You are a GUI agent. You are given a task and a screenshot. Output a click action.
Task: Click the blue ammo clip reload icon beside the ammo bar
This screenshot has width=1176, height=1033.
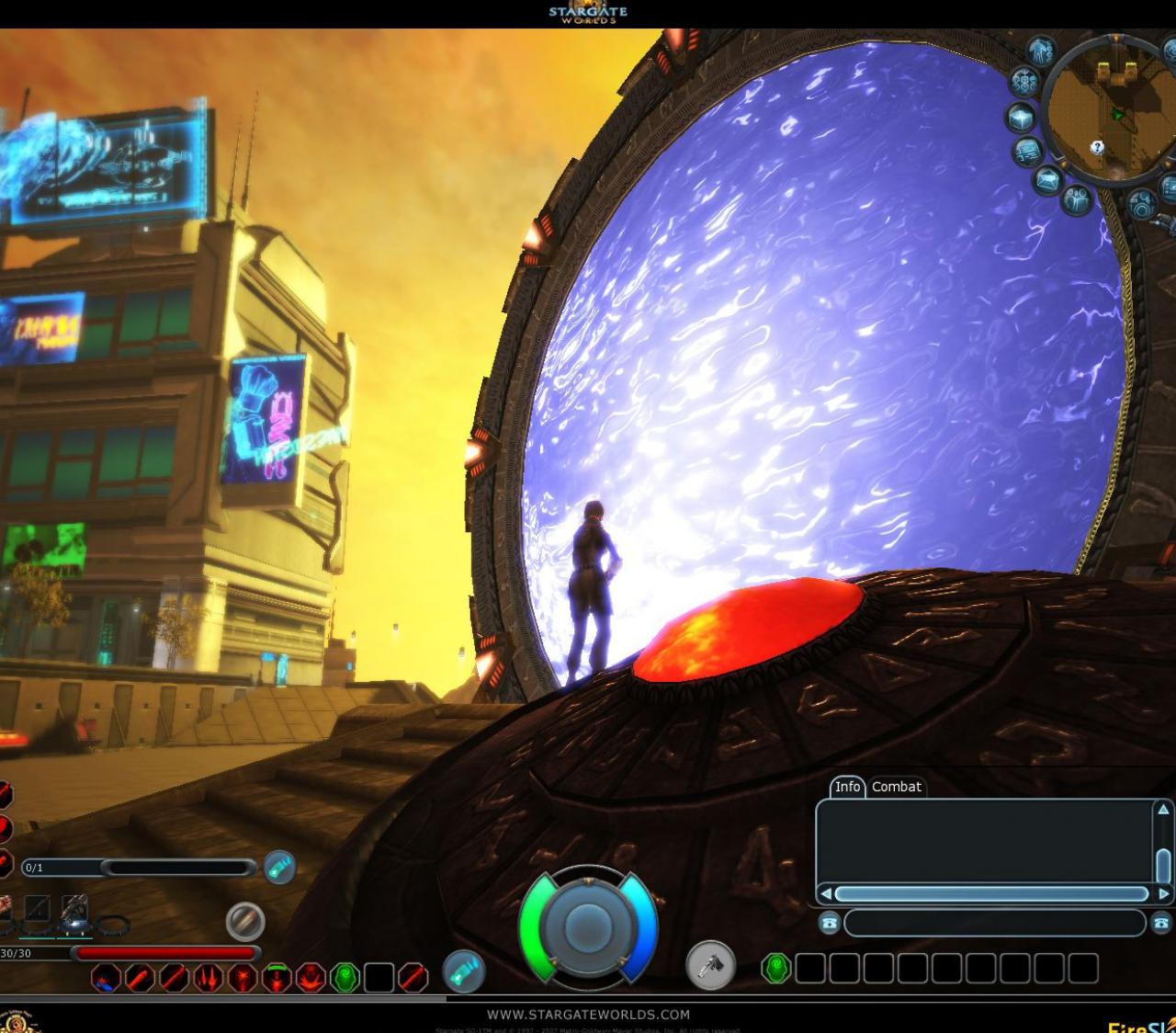click(278, 866)
